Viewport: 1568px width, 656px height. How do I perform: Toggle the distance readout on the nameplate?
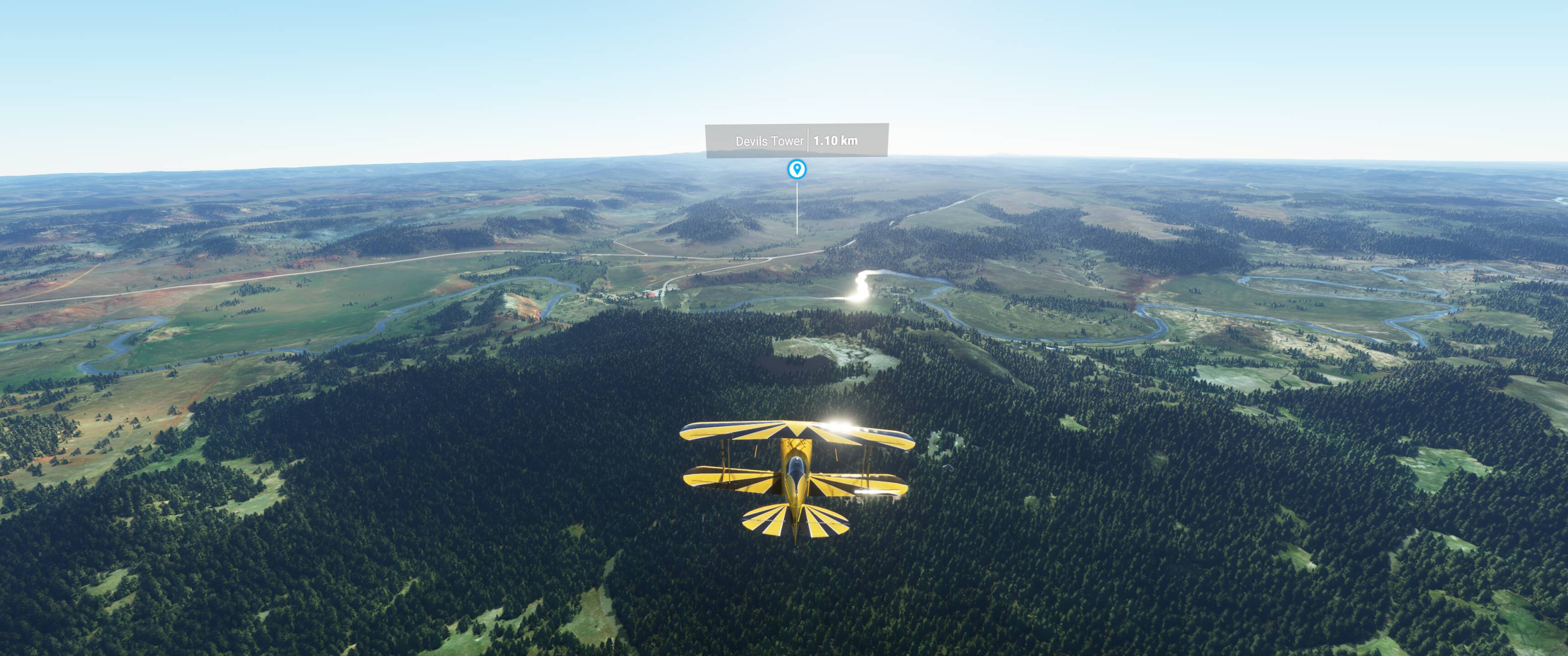coord(835,141)
